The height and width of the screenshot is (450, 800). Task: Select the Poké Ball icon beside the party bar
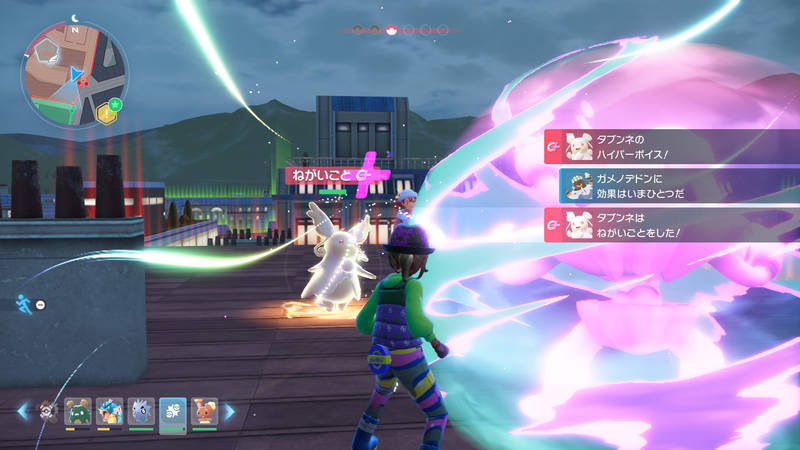[x=46, y=411]
